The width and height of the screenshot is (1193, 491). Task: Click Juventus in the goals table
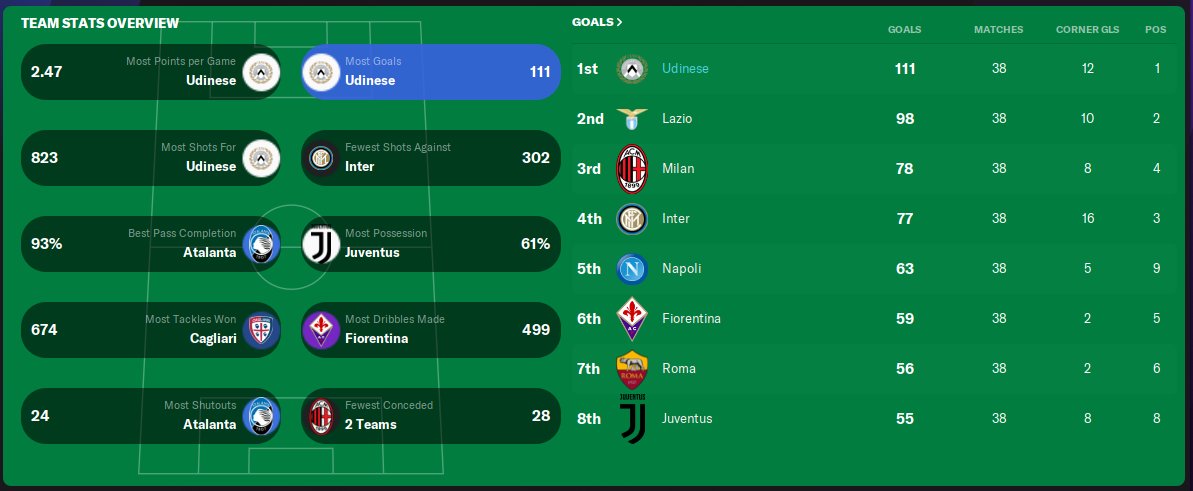coord(687,419)
